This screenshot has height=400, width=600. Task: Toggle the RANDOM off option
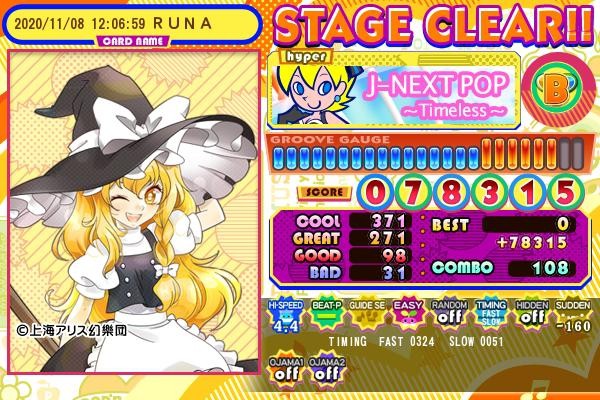[x=447, y=314]
